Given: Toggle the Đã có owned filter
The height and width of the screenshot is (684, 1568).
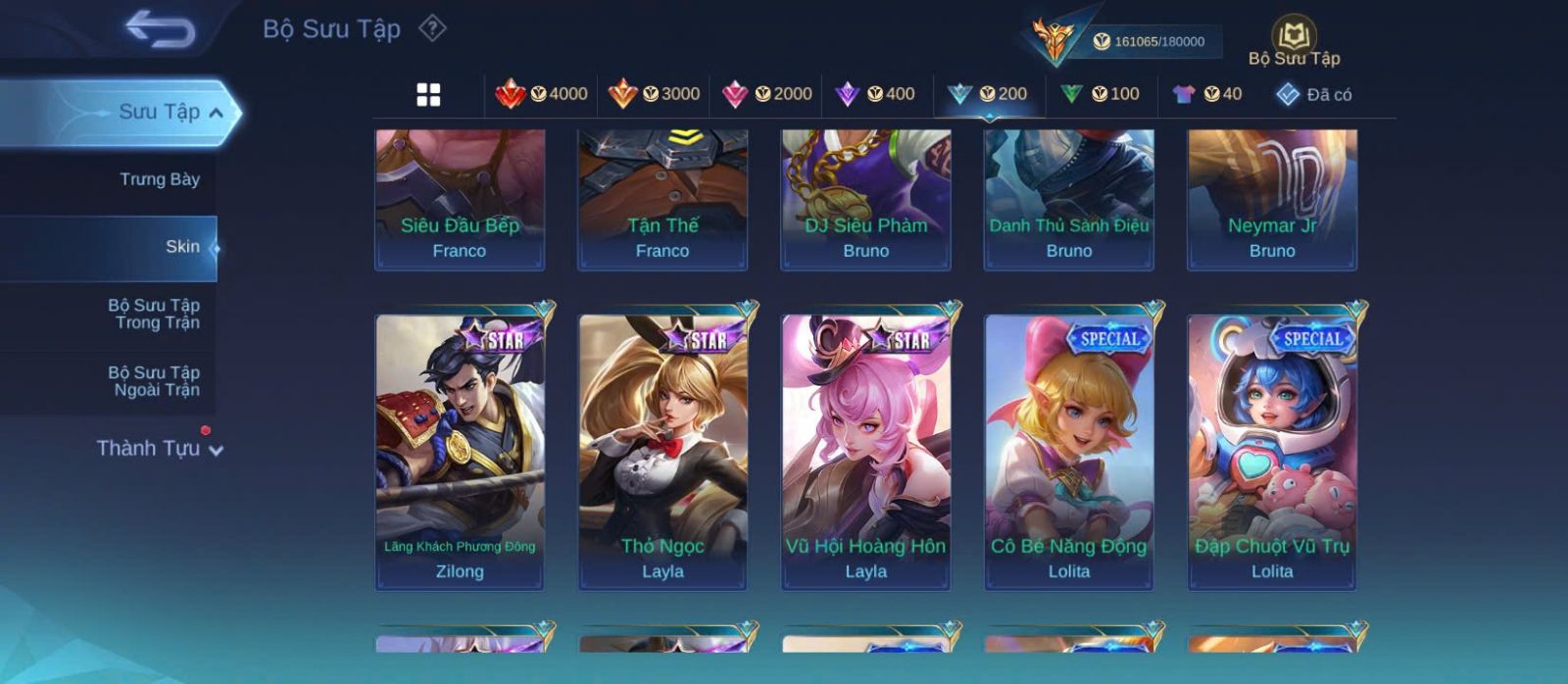Looking at the screenshot, I should (x=1313, y=94).
